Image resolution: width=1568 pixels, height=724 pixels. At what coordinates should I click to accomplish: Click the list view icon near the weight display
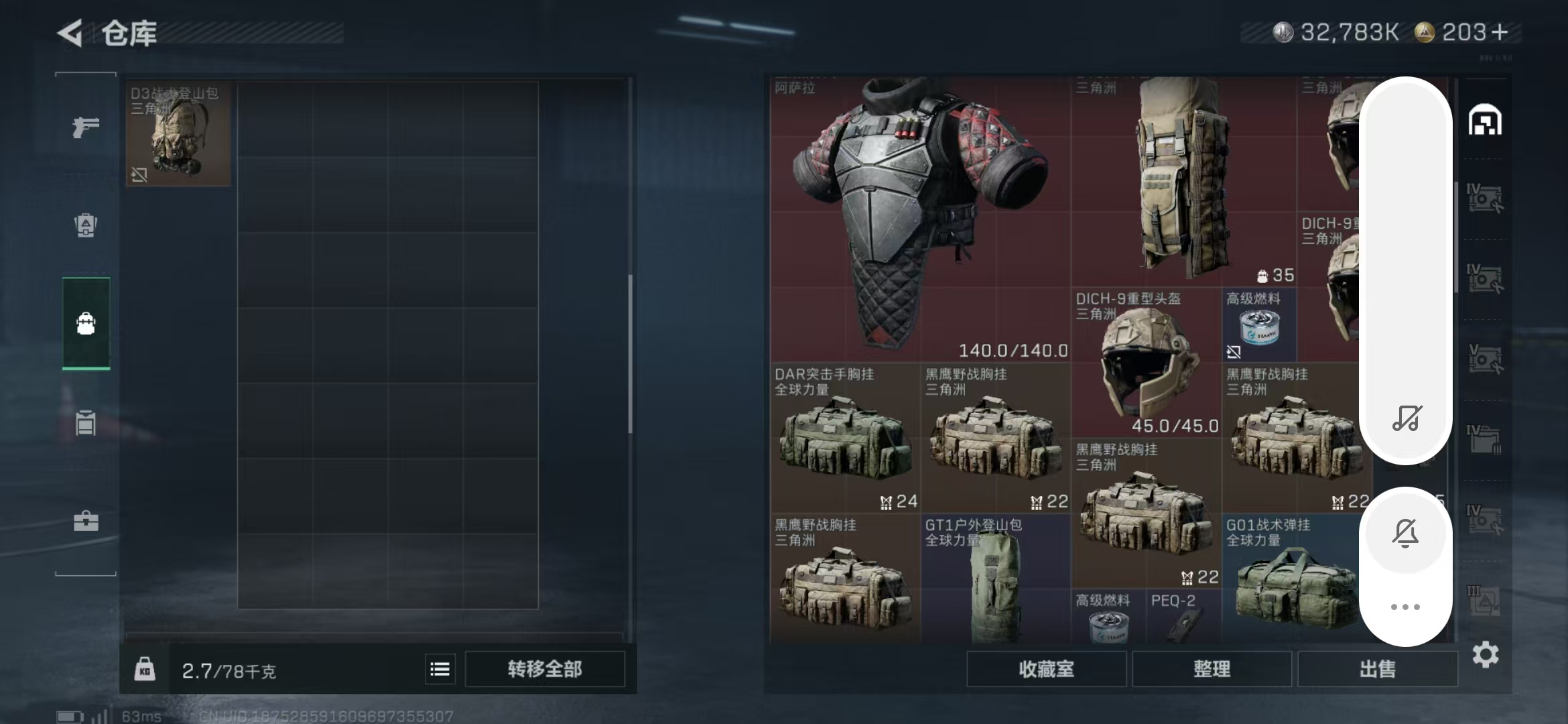pos(439,669)
